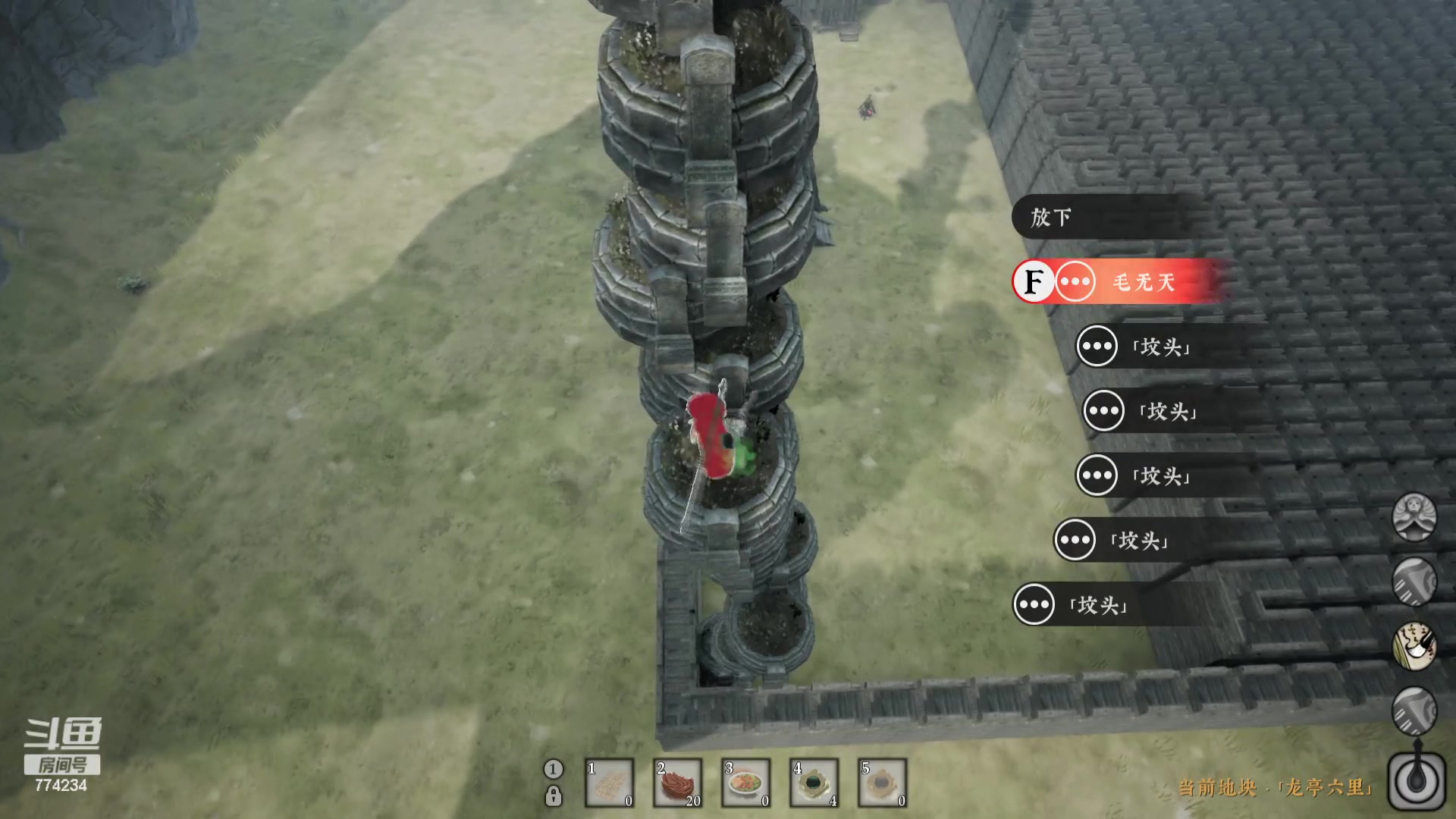
Task: Toggle the hotbar padlock icon
Action: (x=554, y=796)
